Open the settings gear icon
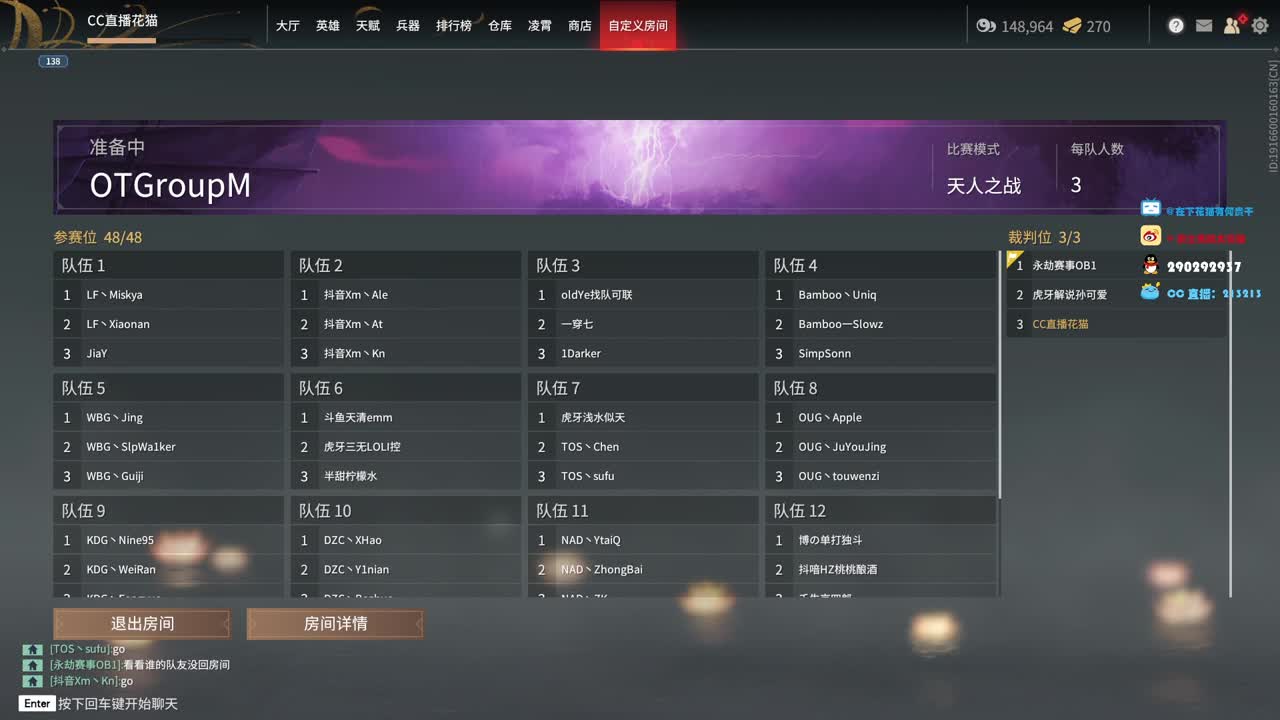1280x720 pixels. point(1260,26)
